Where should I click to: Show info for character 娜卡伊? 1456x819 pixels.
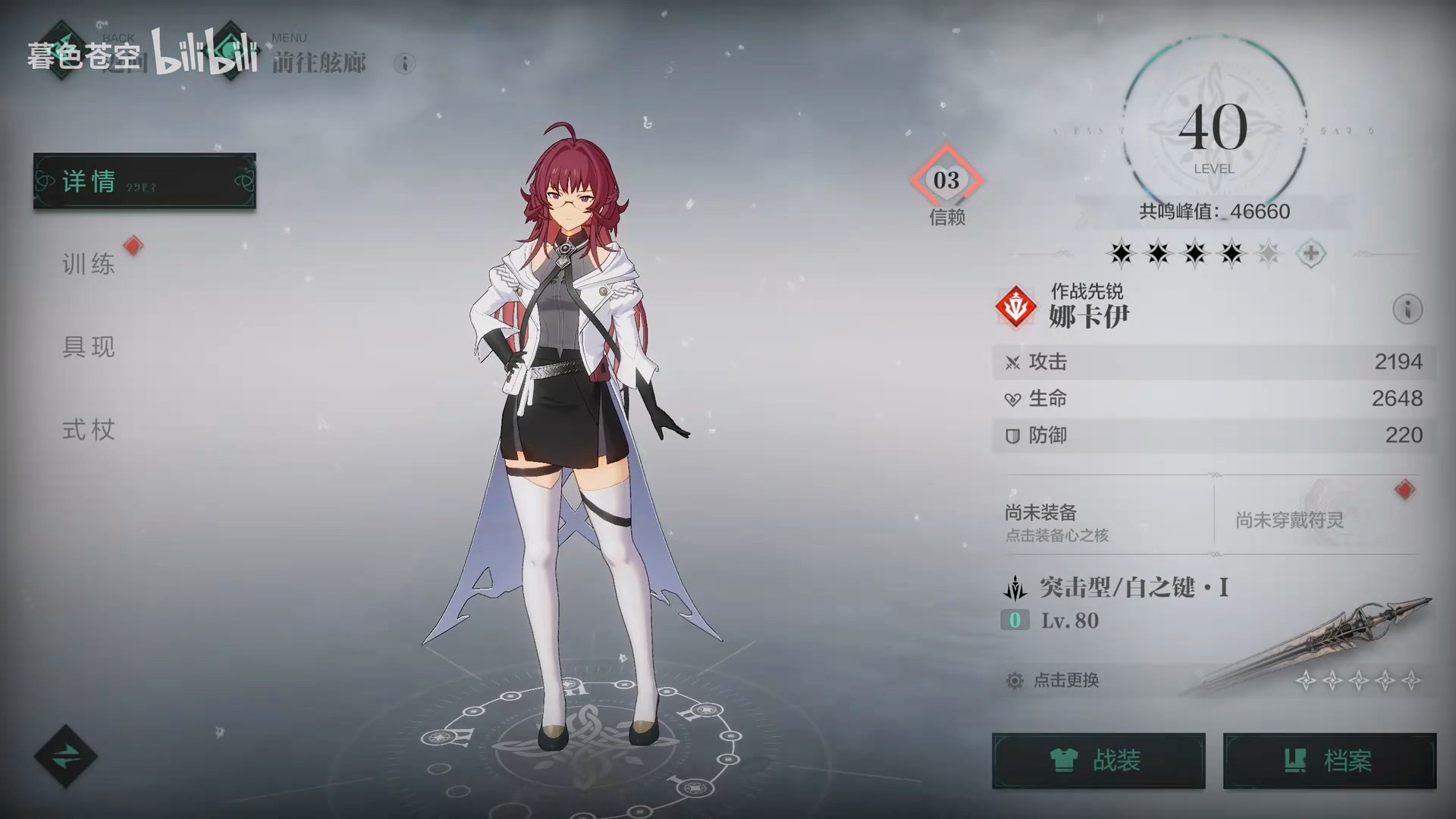(x=1407, y=309)
